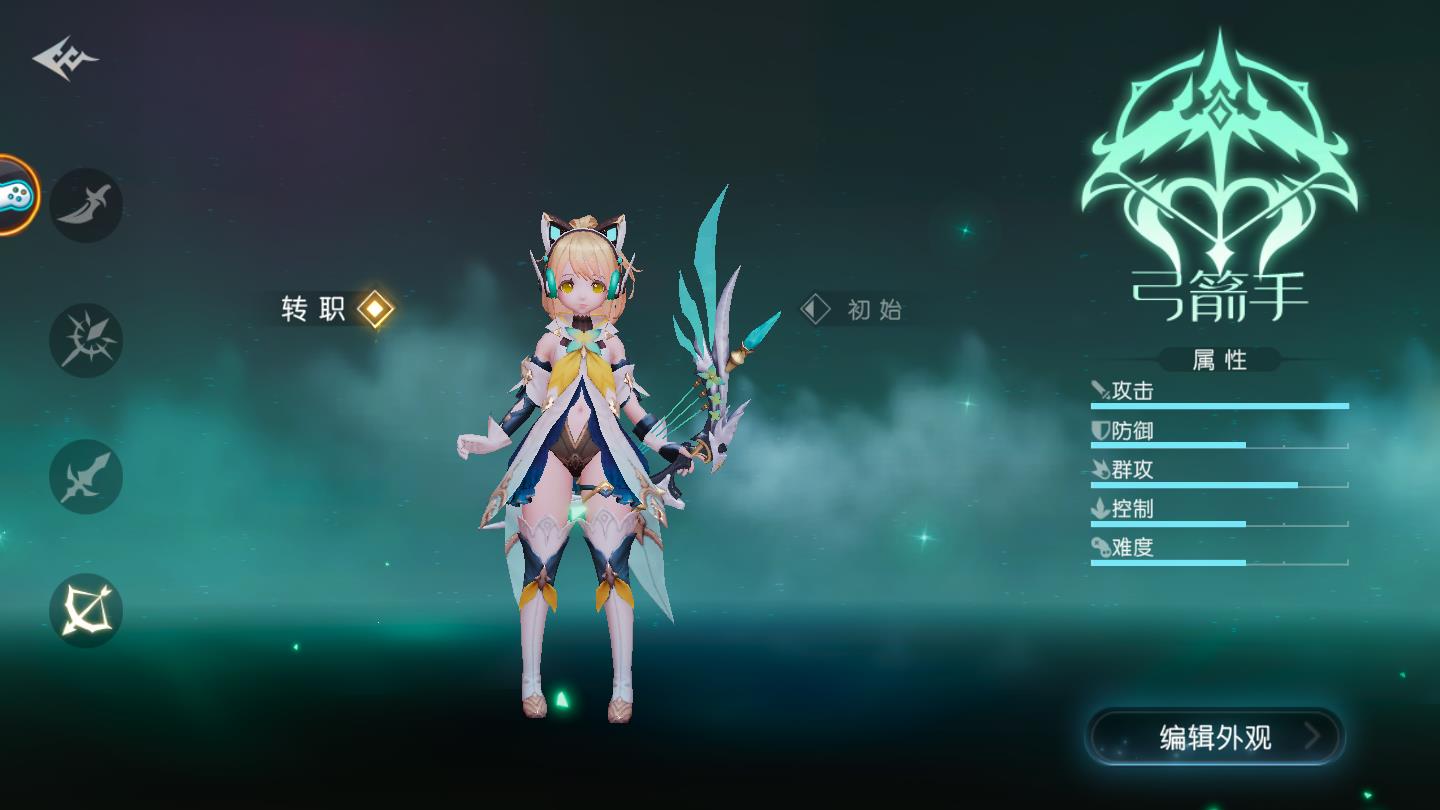Select the bow and arrow archer class
1440x810 pixels.
point(87,610)
